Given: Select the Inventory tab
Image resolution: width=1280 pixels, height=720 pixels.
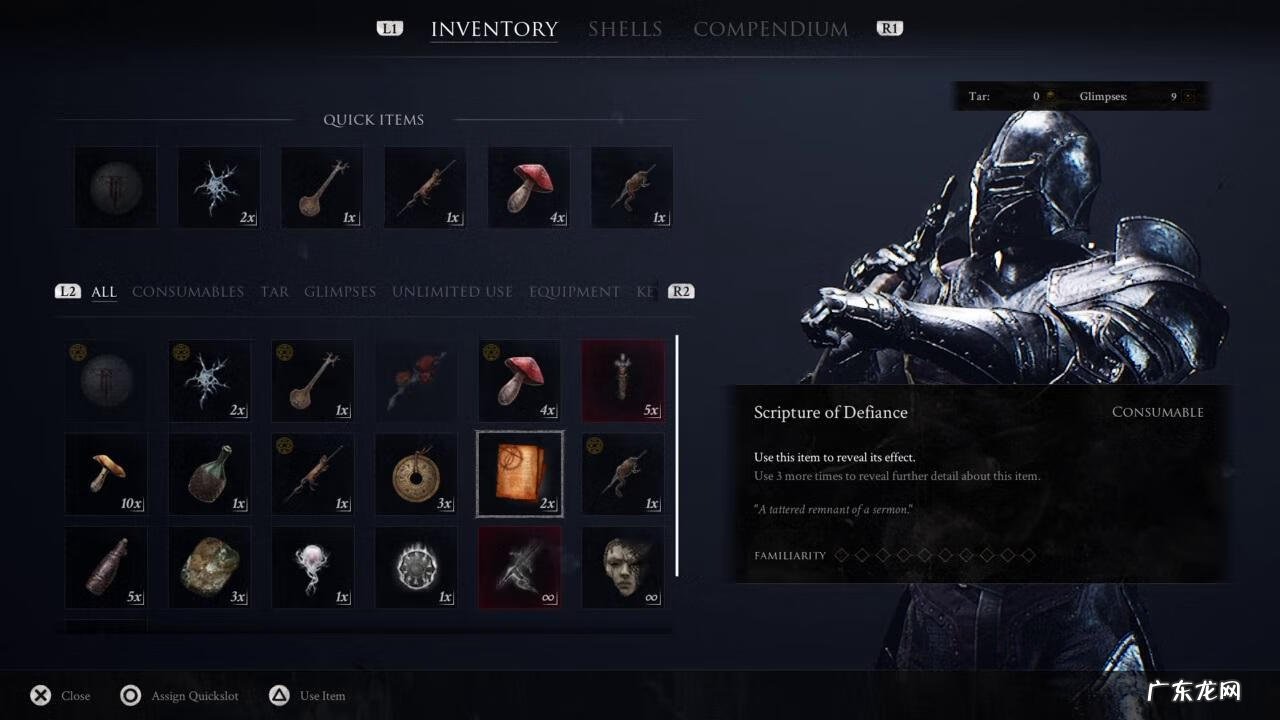Looking at the screenshot, I should [x=494, y=29].
